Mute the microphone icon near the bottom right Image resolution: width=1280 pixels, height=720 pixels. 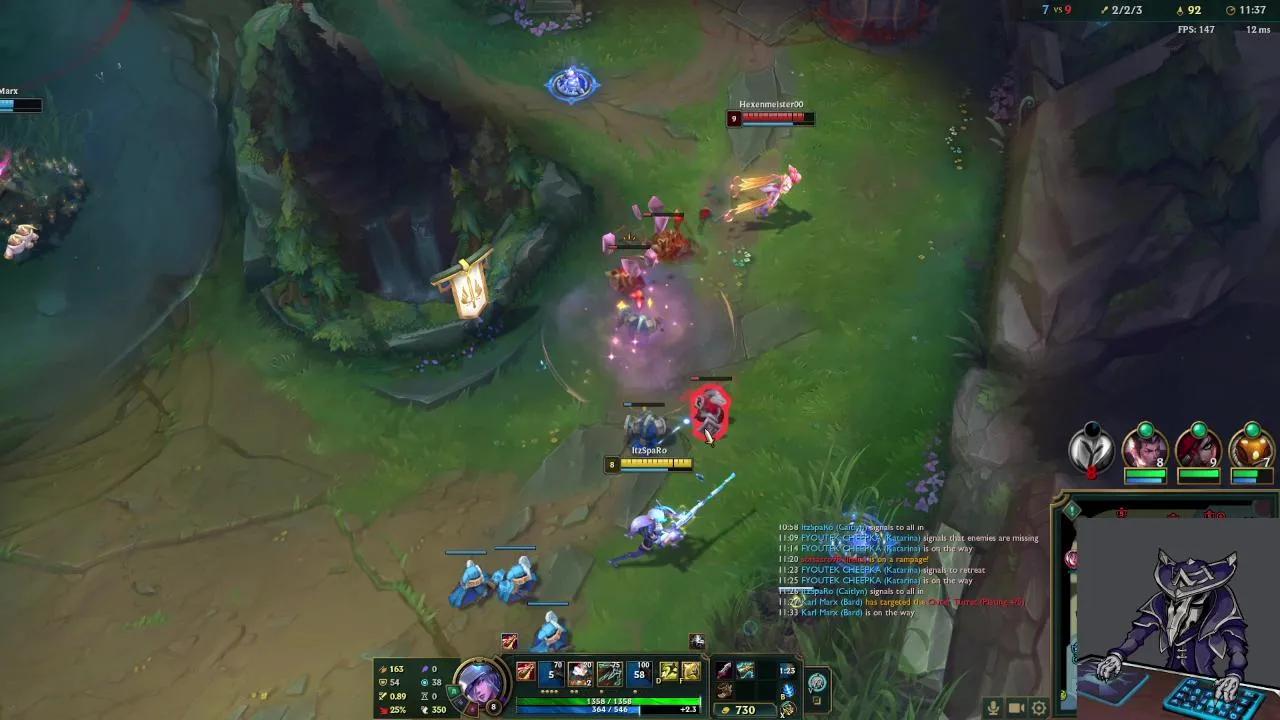[994, 707]
